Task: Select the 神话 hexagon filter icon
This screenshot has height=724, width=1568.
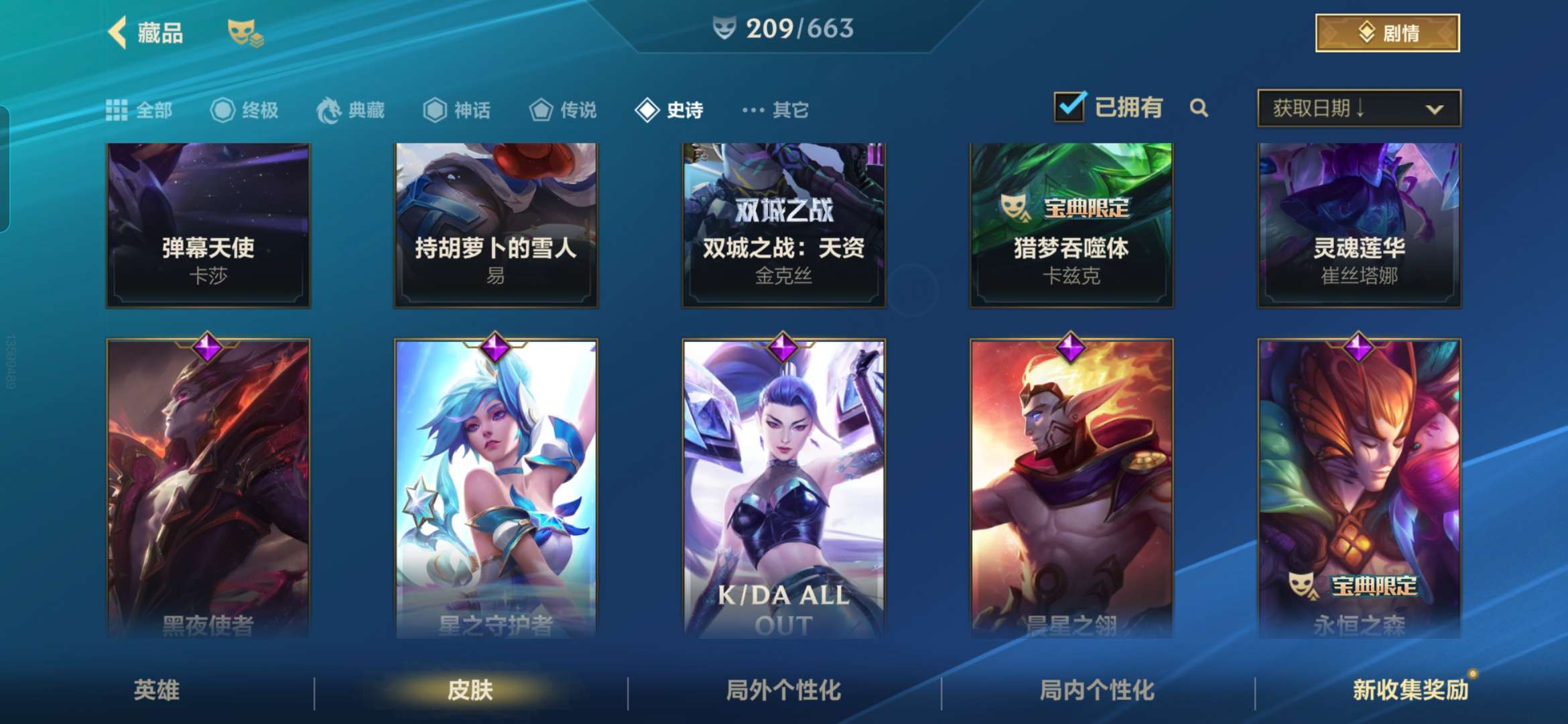Action: [436, 109]
